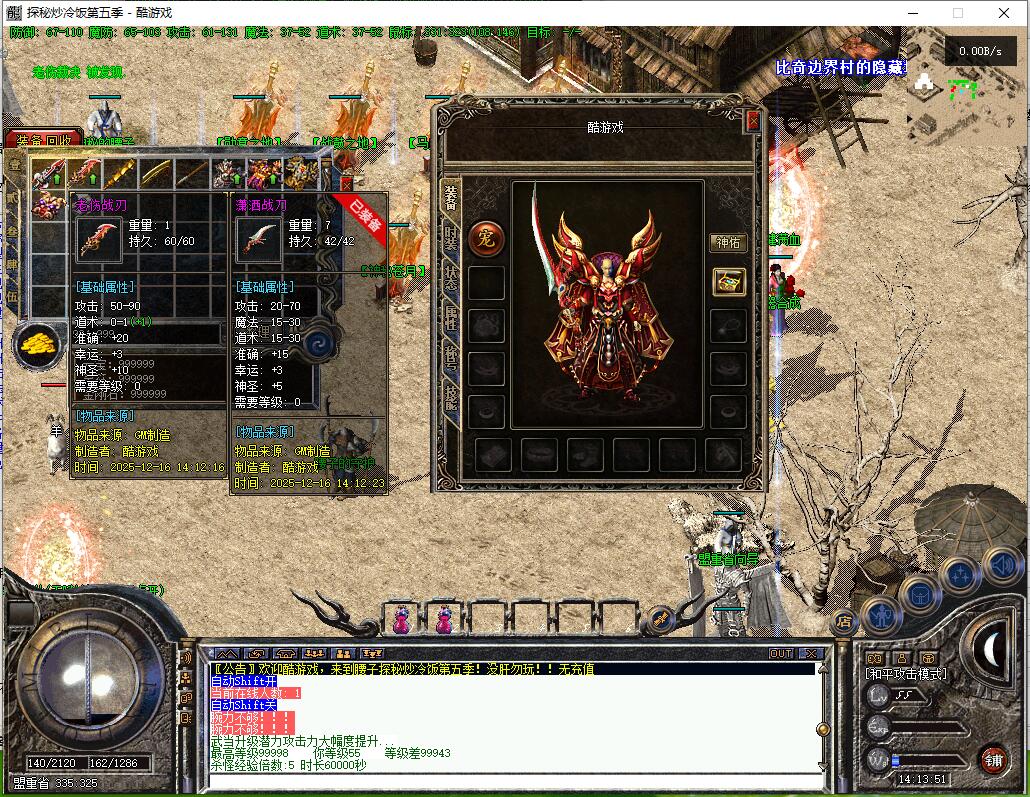Open the 店 shop button

pos(844,622)
